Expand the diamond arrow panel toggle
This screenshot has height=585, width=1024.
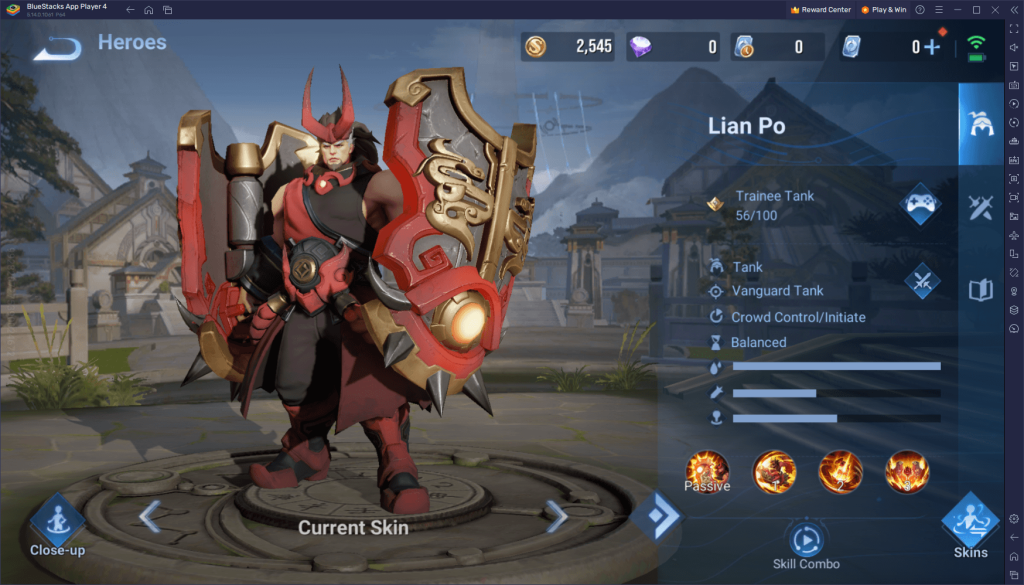pos(657,517)
